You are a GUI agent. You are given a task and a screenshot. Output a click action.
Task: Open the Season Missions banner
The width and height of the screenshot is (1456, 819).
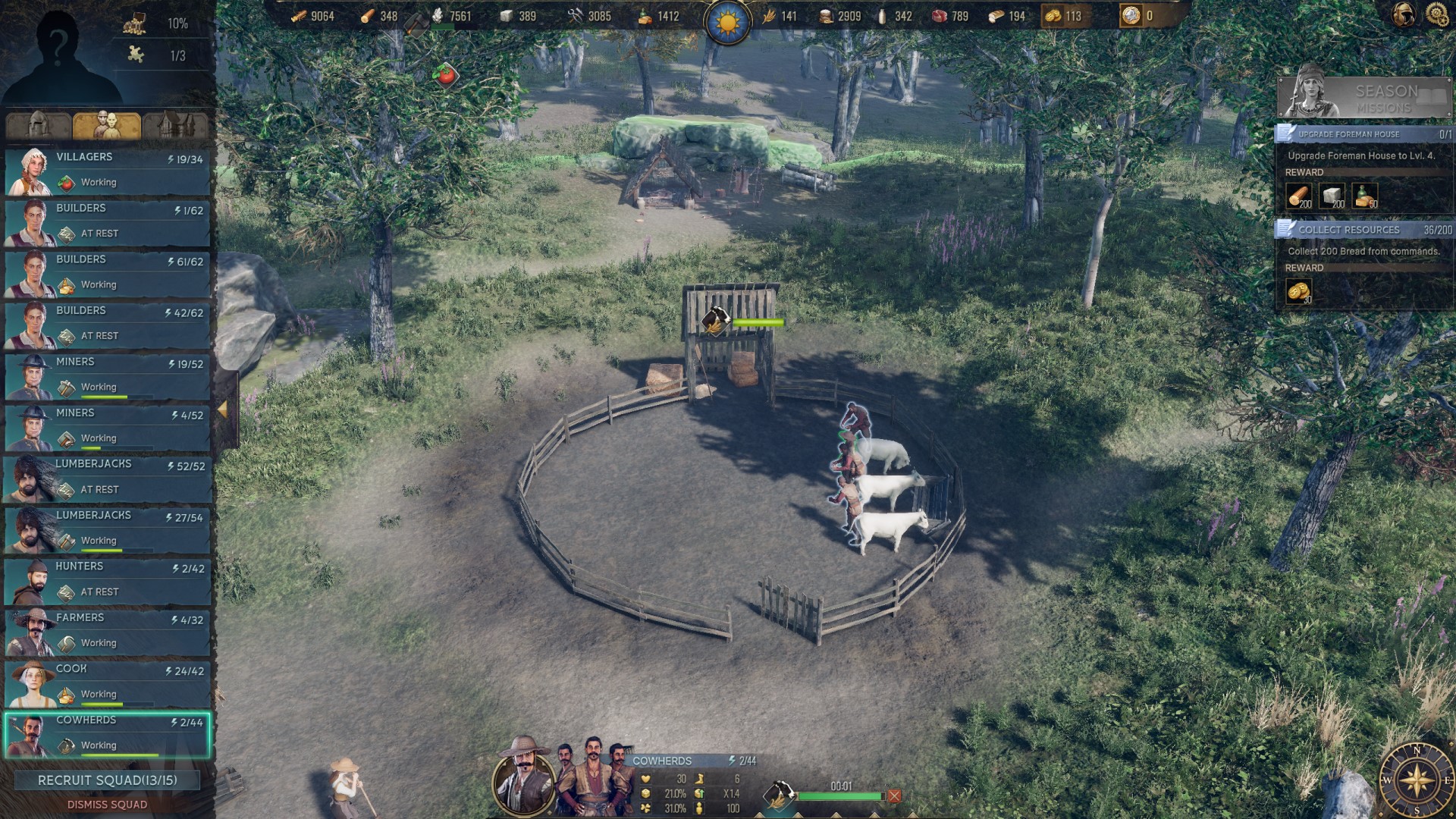(x=1363, y=98)
